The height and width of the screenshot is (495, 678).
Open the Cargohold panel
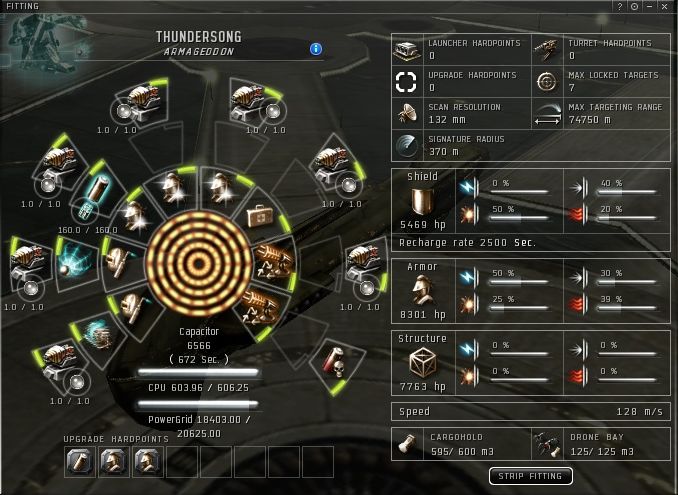click(x=460, y=444)
